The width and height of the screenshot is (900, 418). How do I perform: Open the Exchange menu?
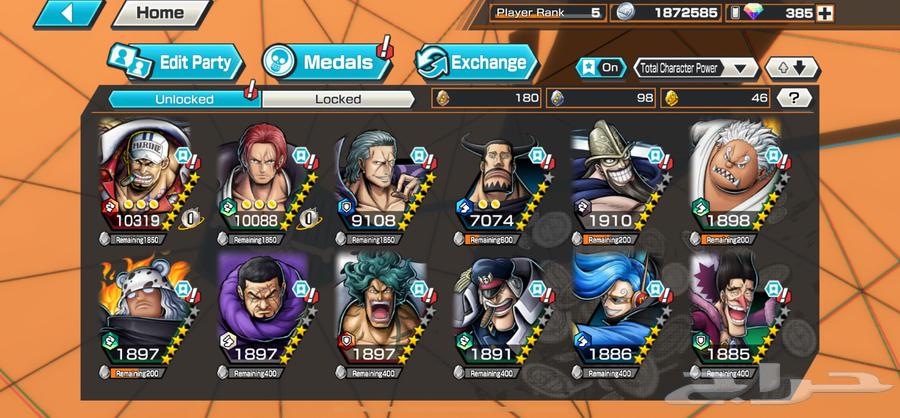(x=475, y=62)
